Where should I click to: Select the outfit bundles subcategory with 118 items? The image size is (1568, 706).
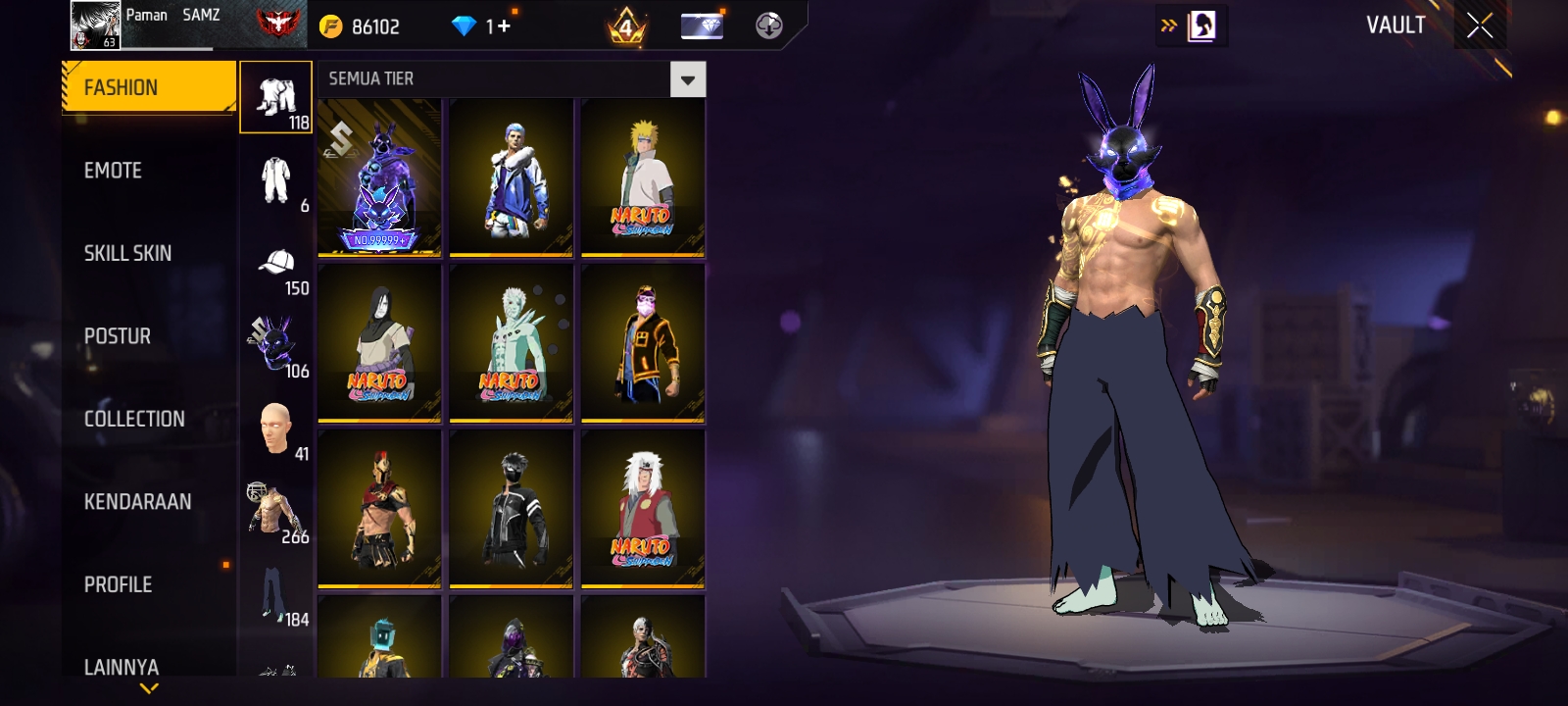(276, 97)
